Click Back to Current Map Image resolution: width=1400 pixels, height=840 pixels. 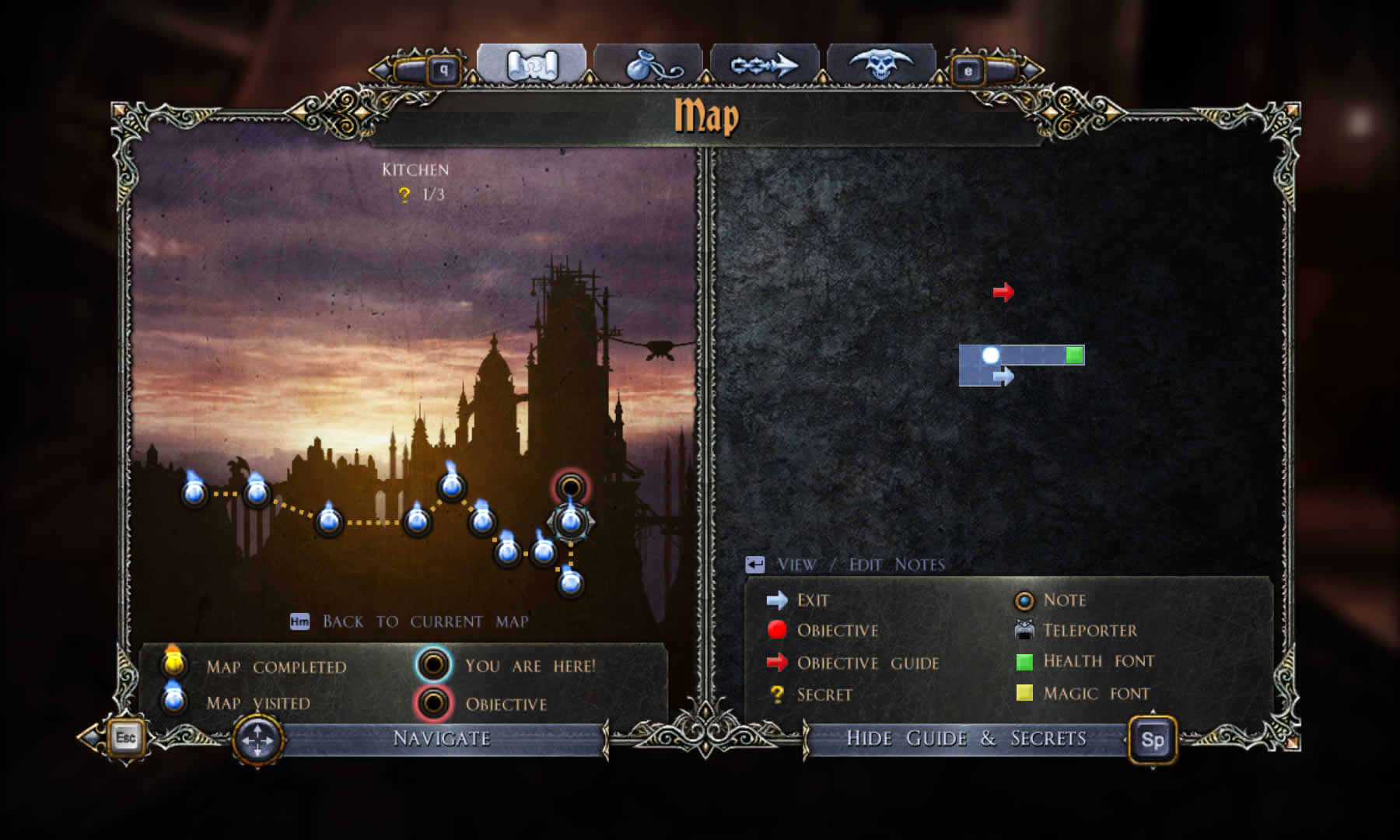point(424,621)
